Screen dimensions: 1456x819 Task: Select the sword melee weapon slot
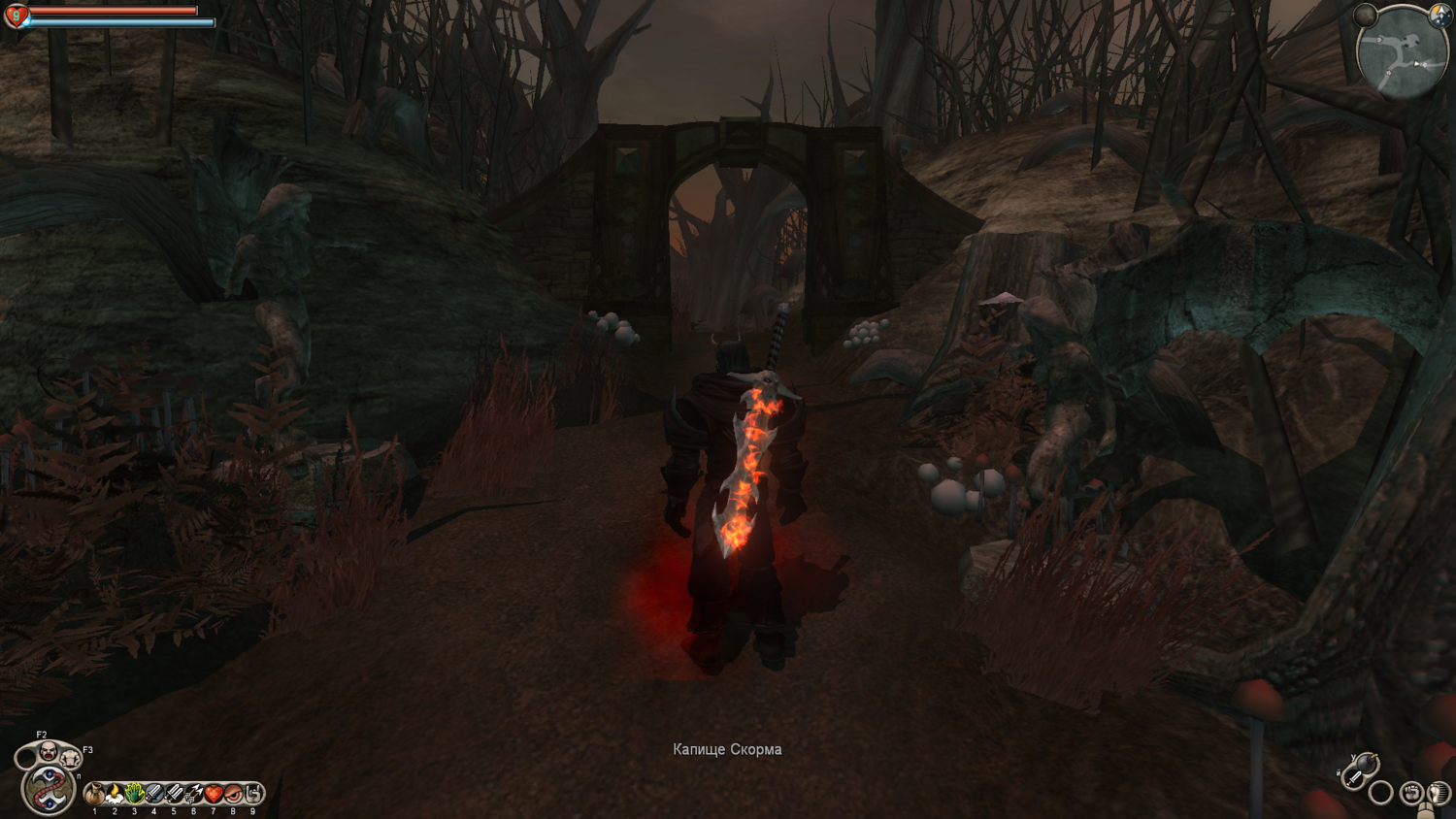pos(1352,778)
